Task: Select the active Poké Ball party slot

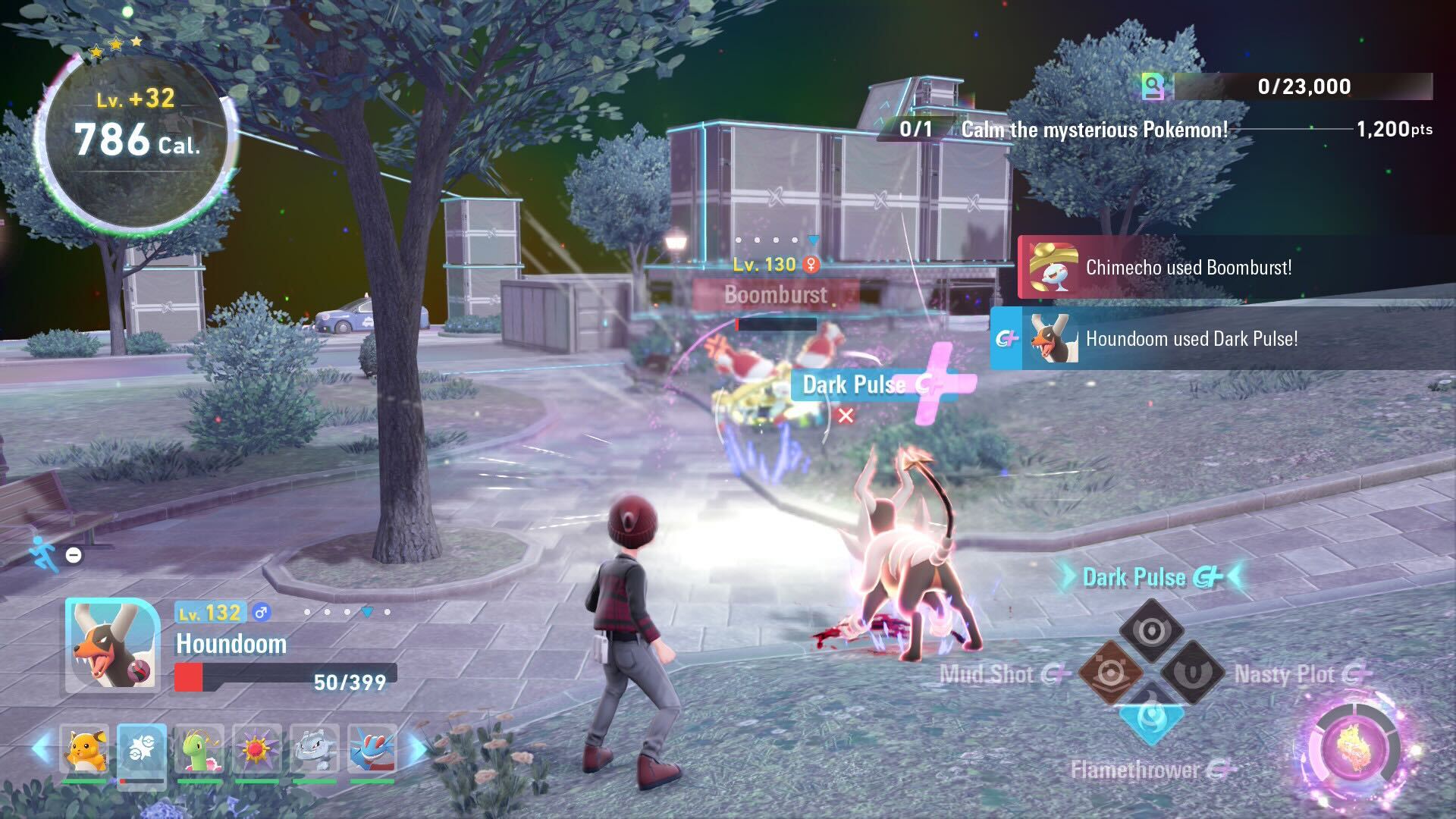Action: (142, 749)
